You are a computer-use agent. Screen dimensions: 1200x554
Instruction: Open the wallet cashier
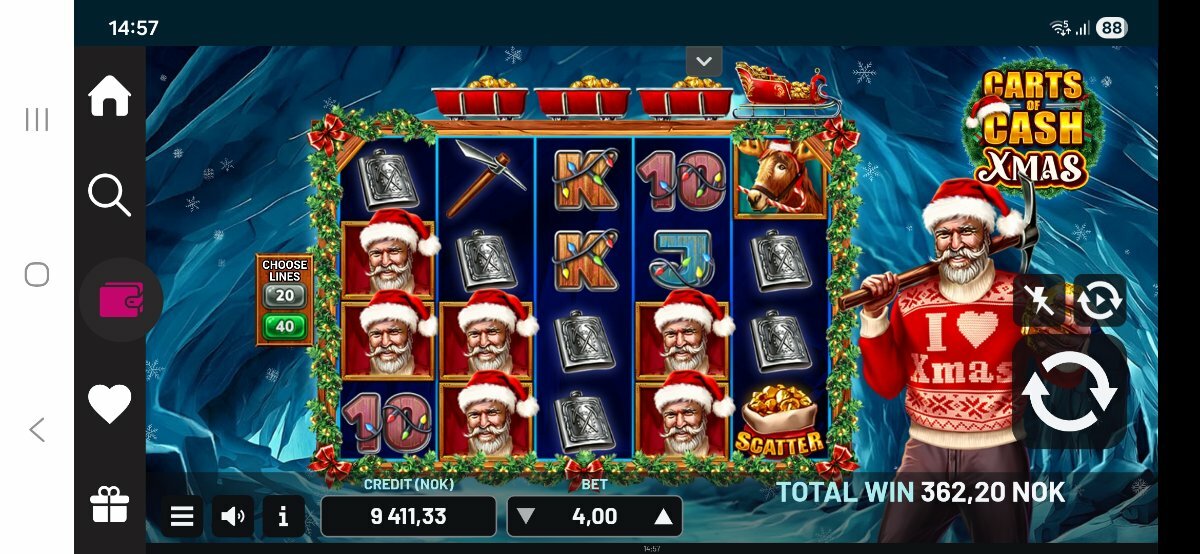tap(120, 300)
